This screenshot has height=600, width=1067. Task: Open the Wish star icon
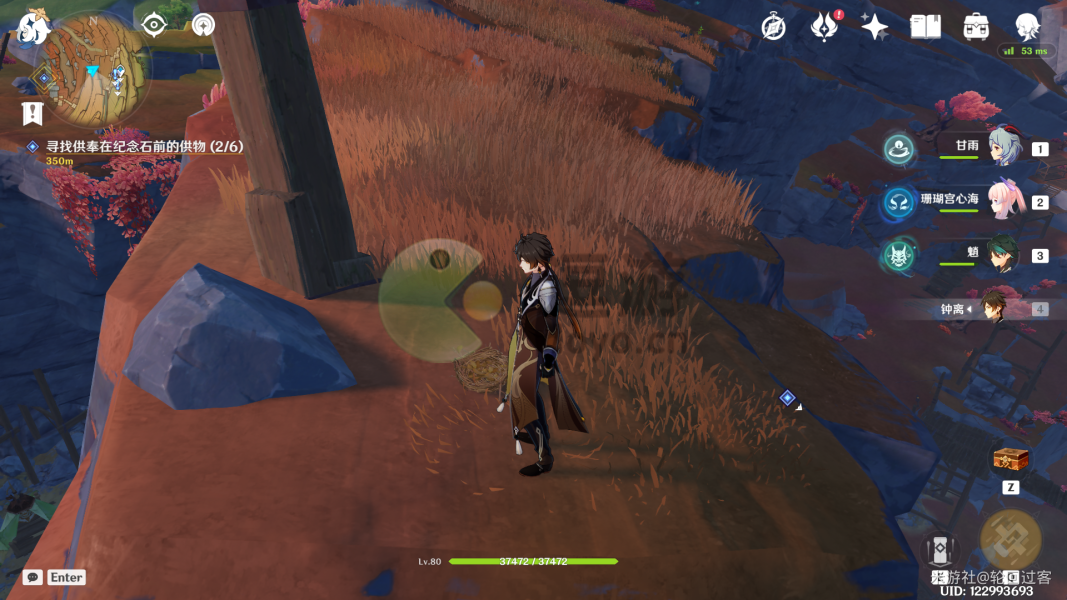pos(874,27)
